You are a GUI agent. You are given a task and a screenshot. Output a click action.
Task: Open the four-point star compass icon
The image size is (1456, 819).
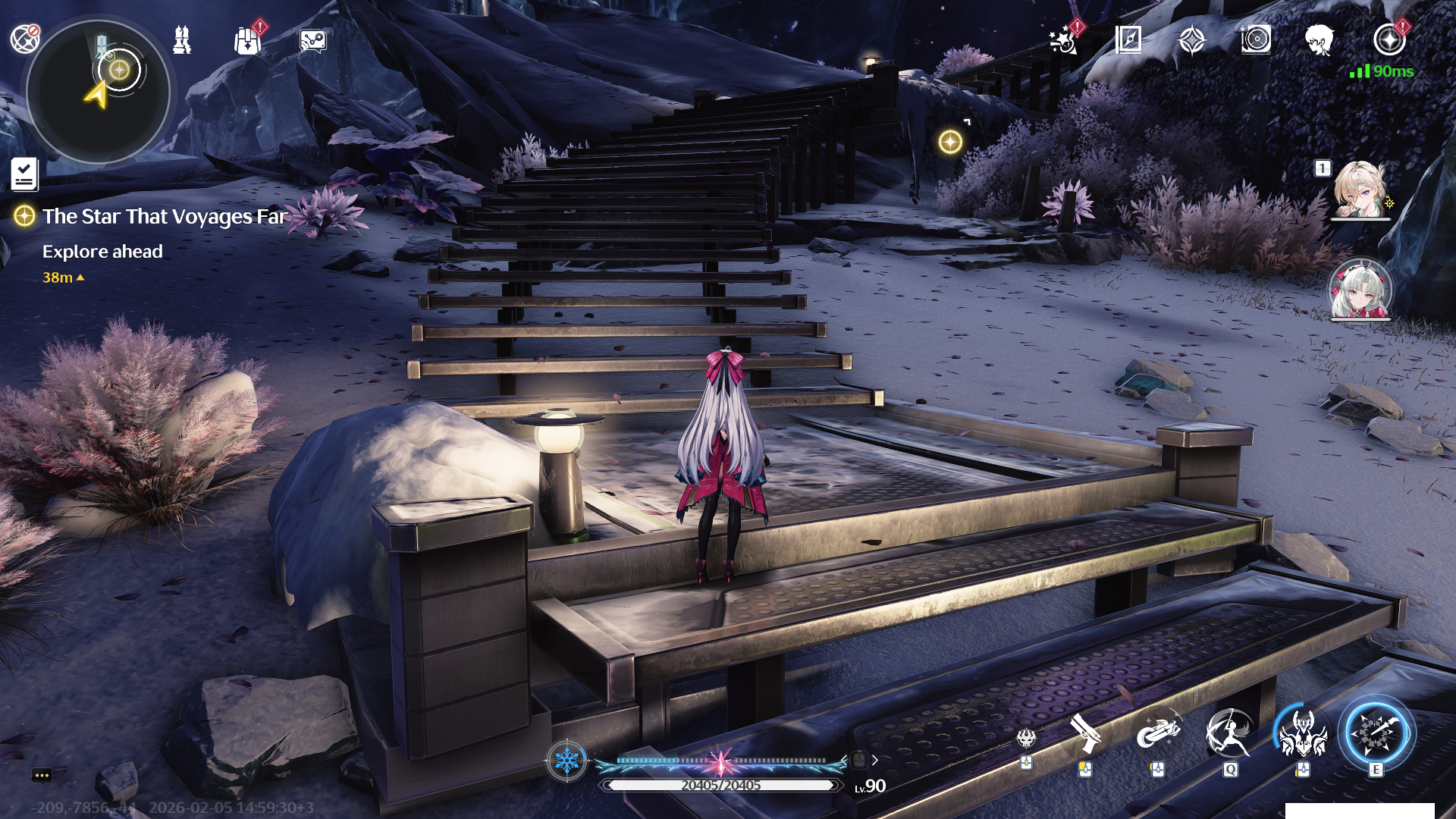point(1192,39)
